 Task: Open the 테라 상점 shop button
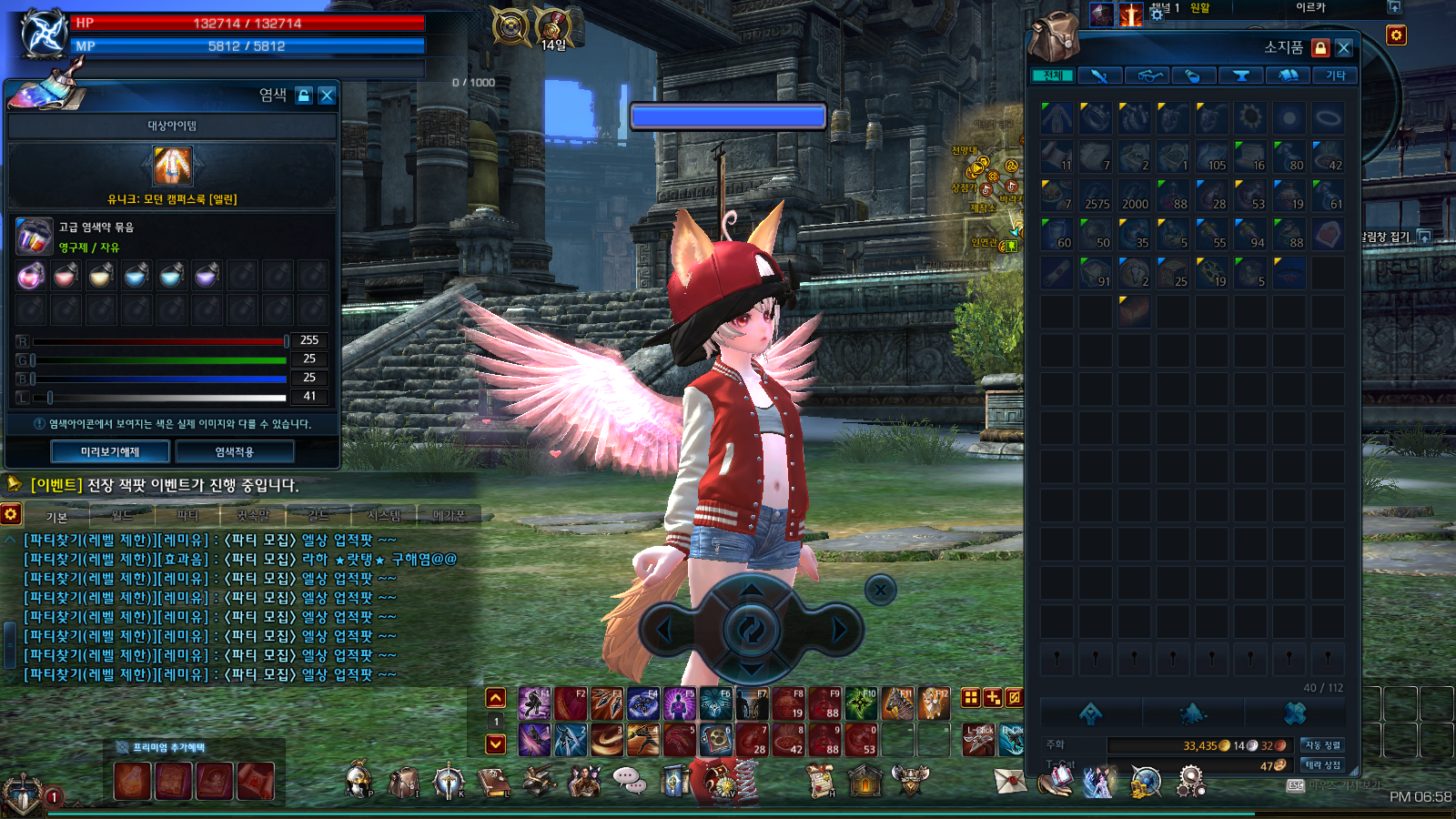click(1322, 765)
